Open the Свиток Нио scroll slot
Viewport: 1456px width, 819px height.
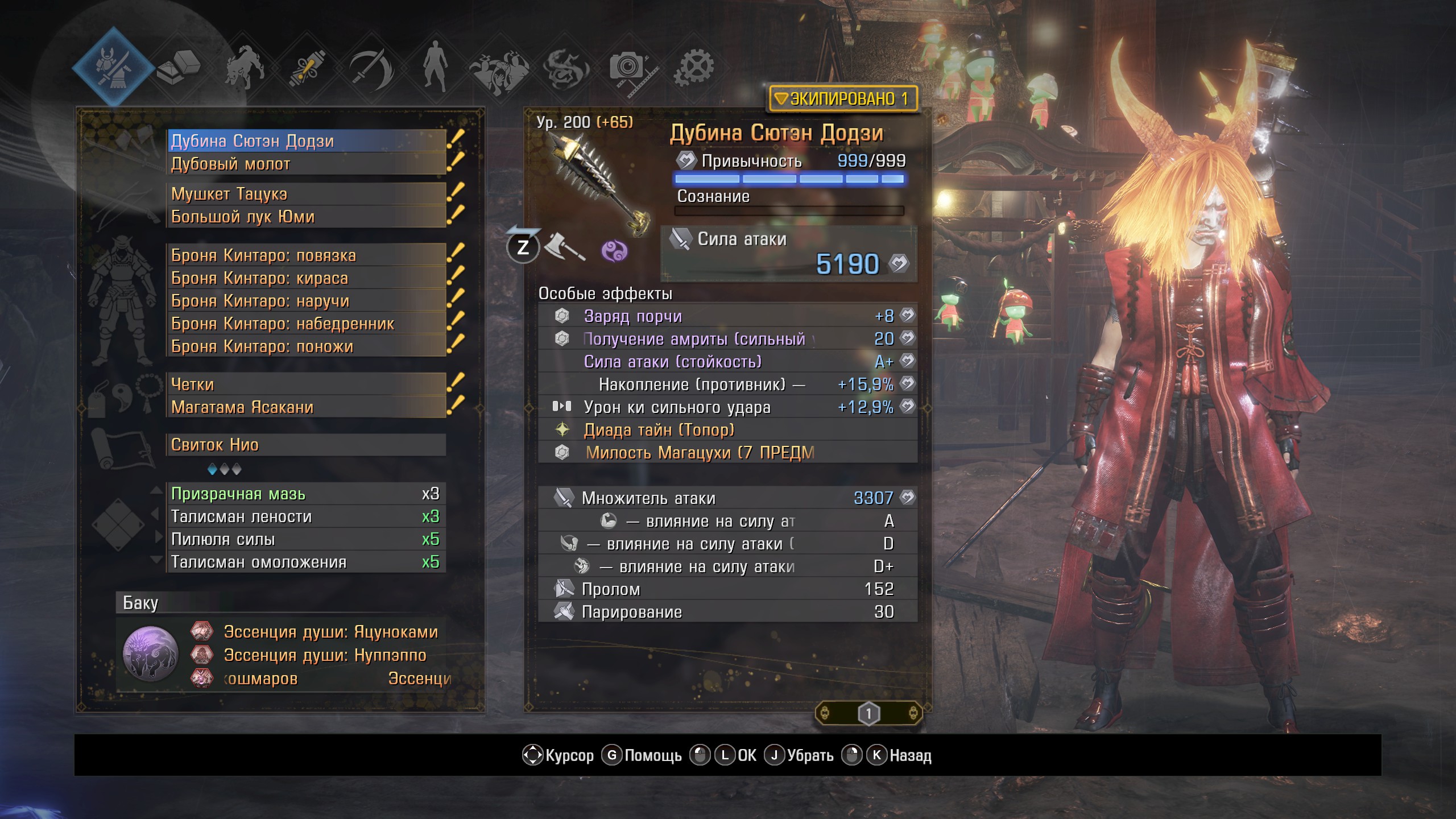point(307,445)
